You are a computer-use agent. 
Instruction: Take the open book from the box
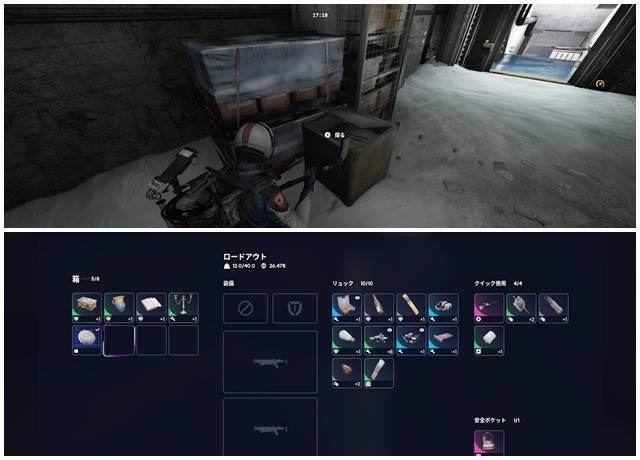pyautogui.click(x=151, y=307)
